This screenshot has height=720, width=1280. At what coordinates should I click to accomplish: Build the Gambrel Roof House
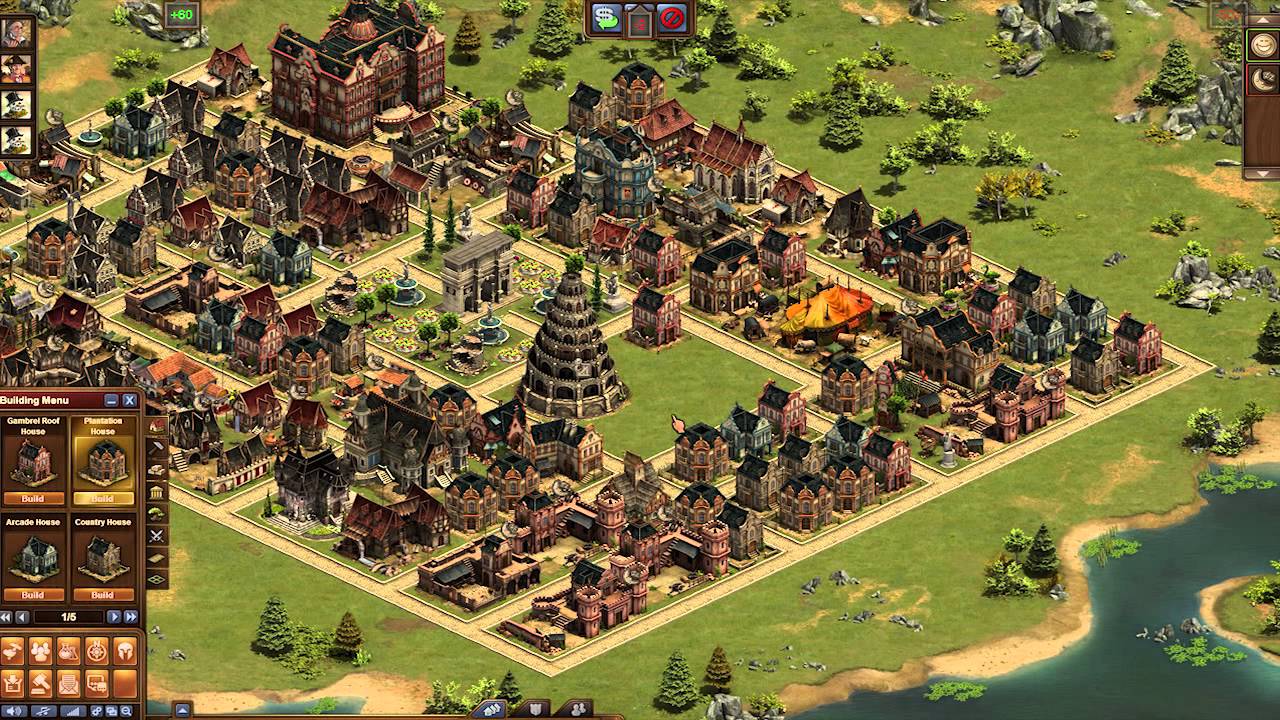(34, 498)
